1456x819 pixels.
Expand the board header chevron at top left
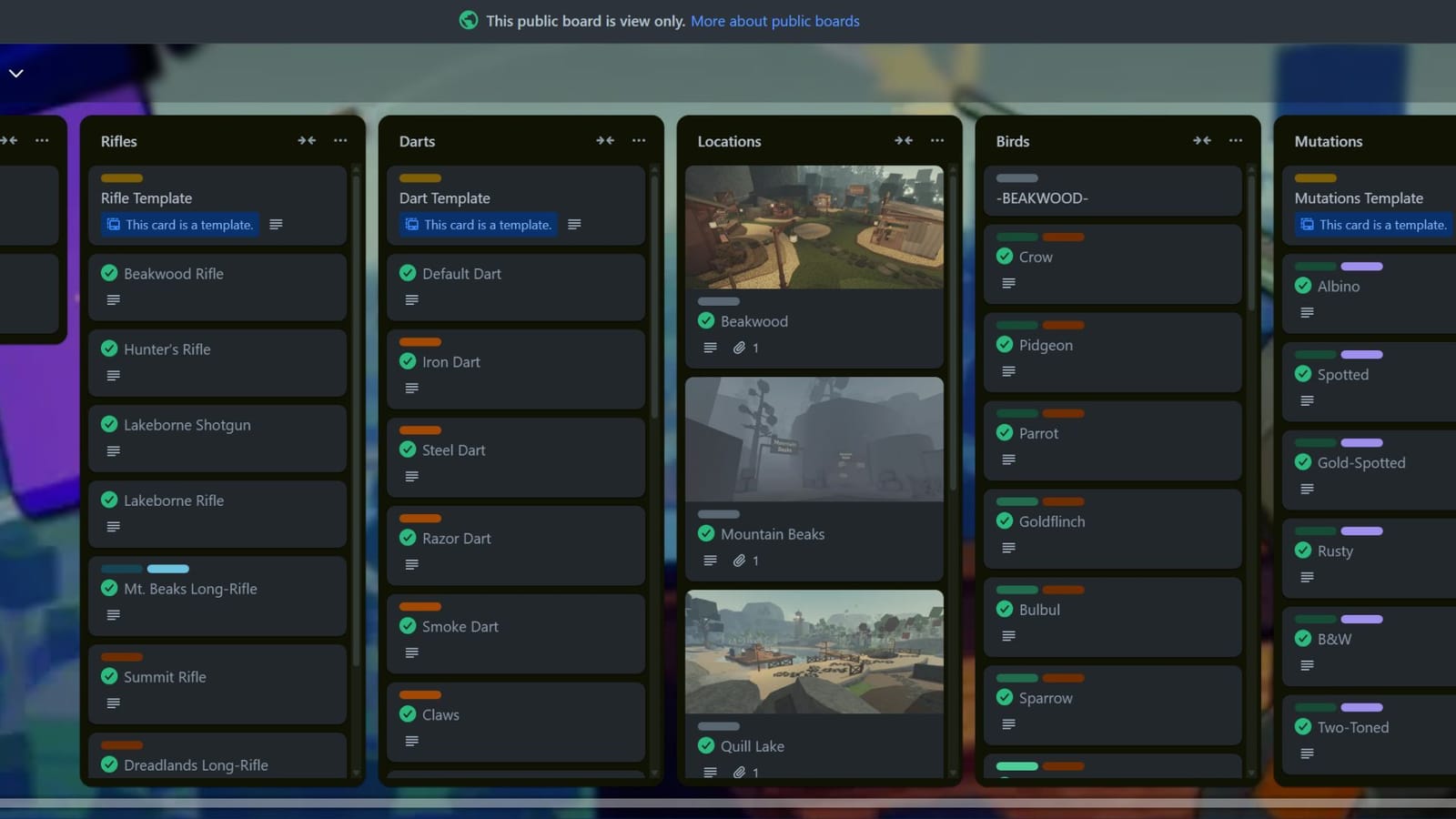15,72
